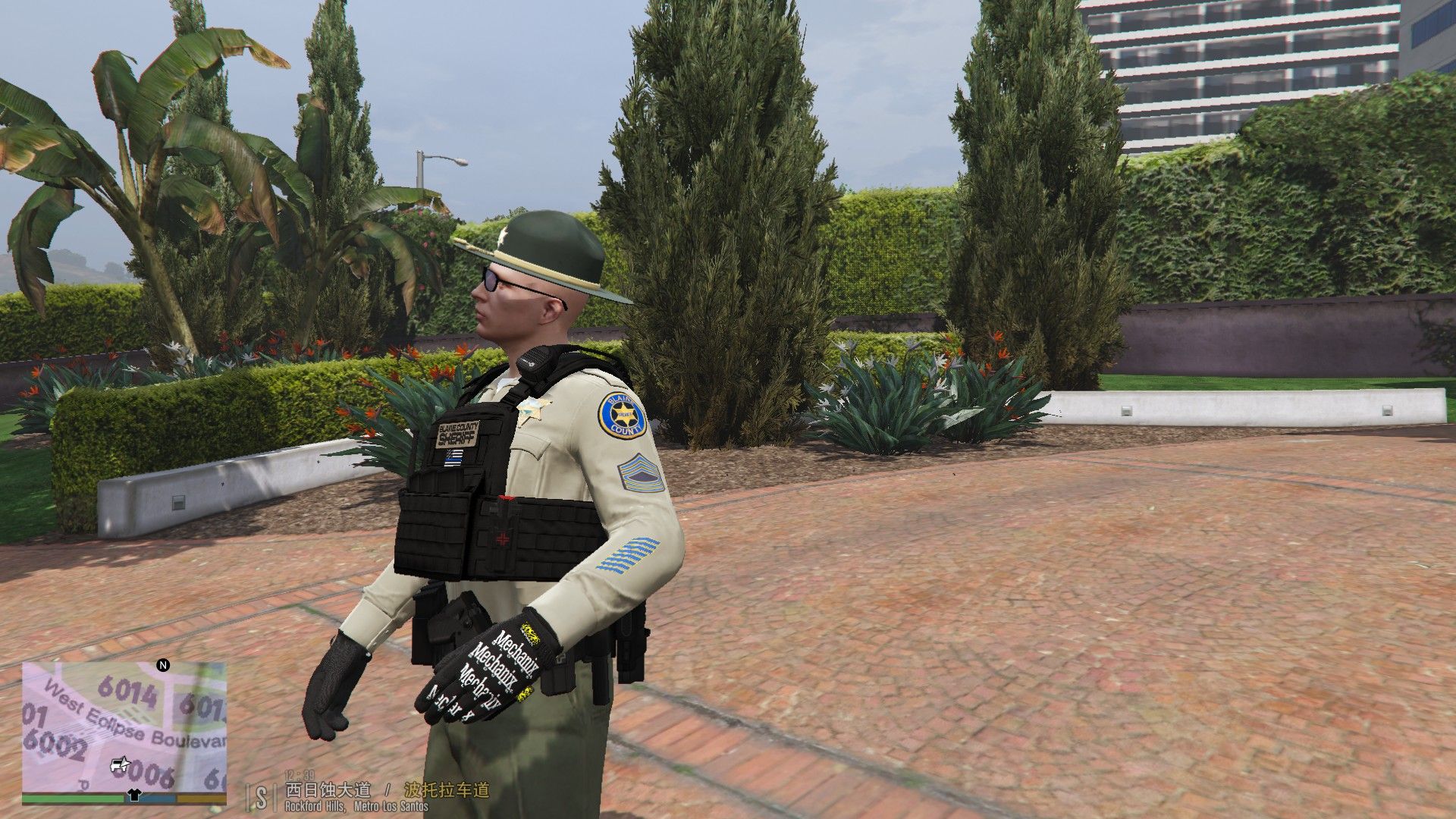Click the minimap showing West Eclipse Boulevard
The height and width of the screenshot is (819, 1456).
pyautogui.click(x=124, y=726)
